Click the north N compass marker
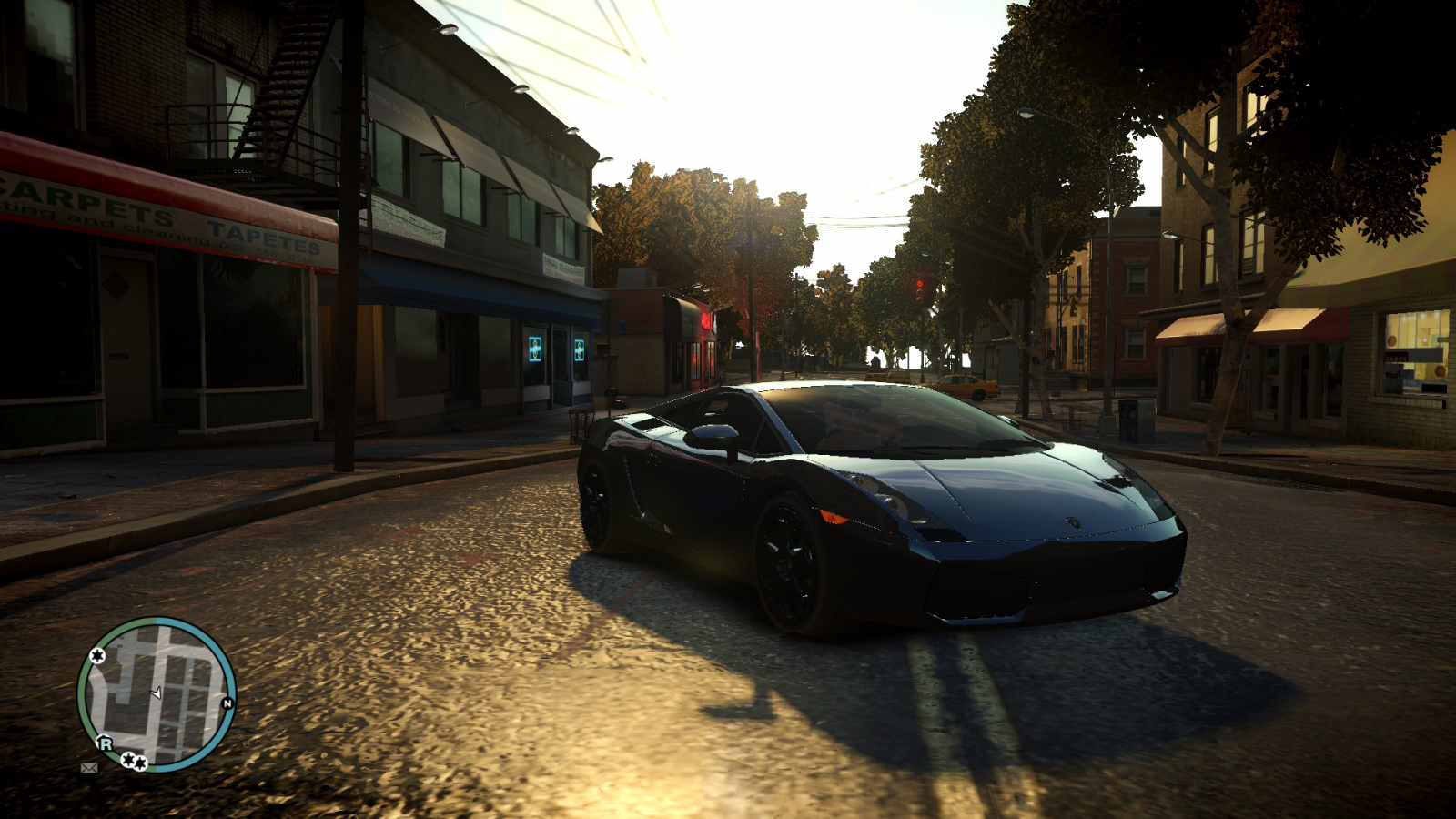The image size is (1456, 819). click(227, 703)
